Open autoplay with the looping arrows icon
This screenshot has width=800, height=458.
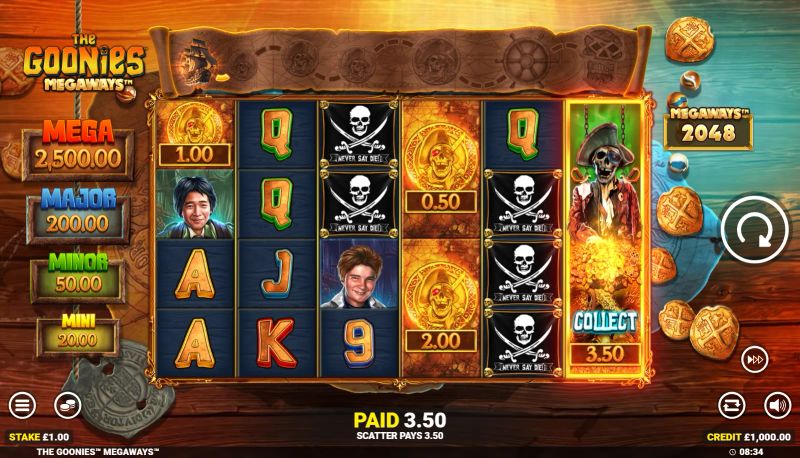point(732,405)
